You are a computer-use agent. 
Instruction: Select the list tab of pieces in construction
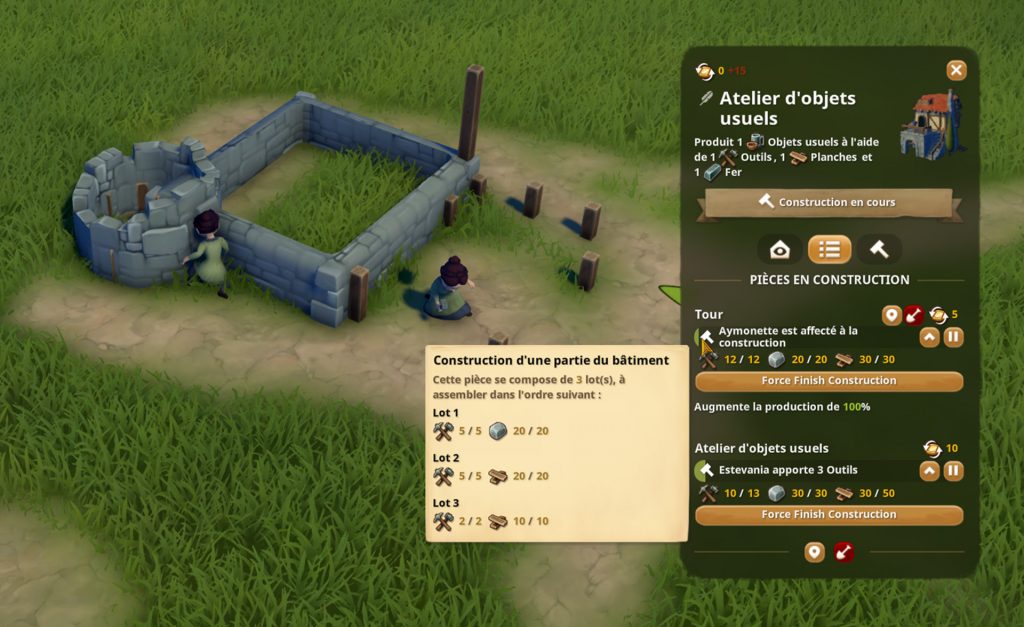tap(829, 249)
